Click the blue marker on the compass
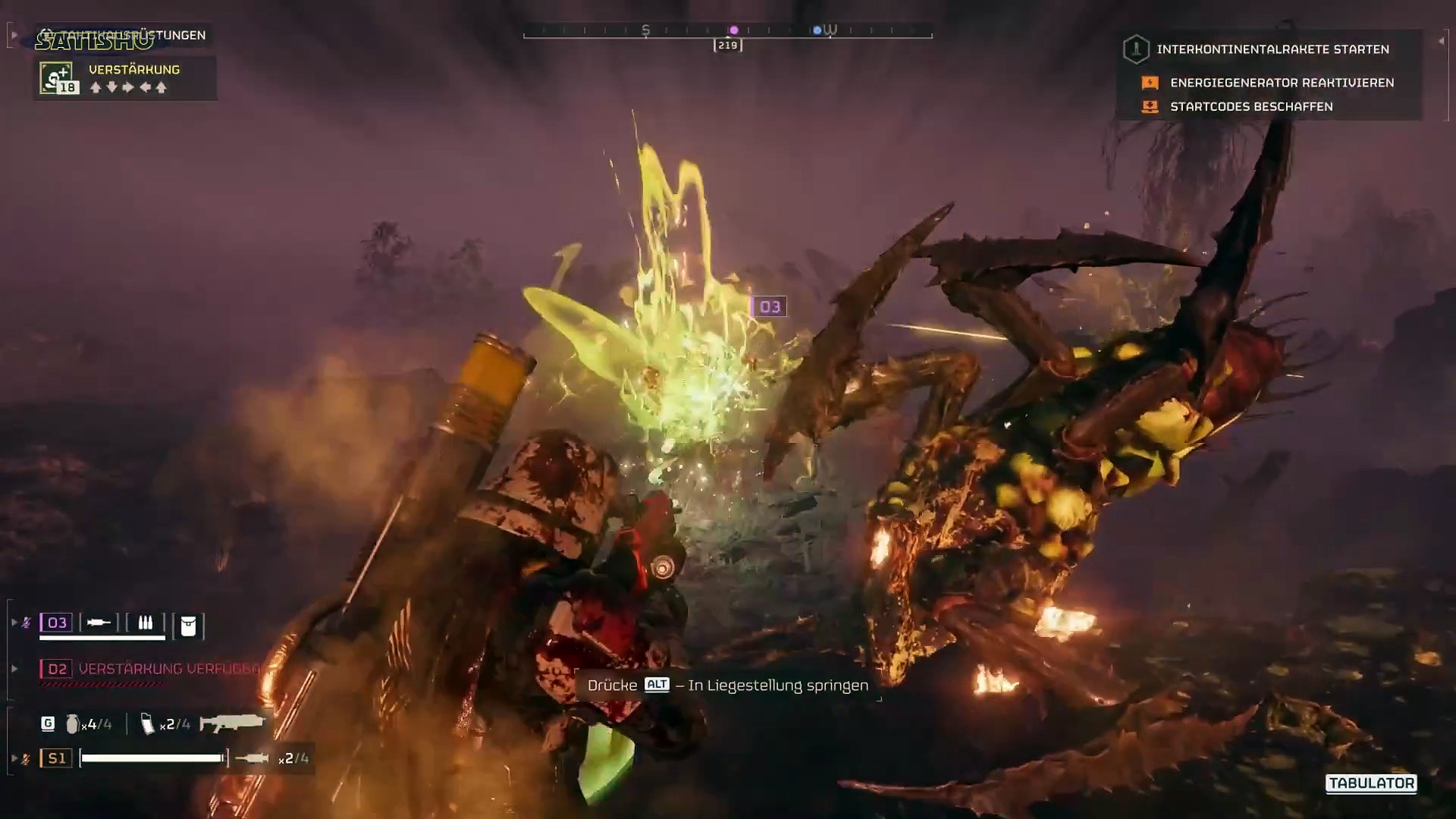This screenshot has height=819, width=1456. [817, 30]
